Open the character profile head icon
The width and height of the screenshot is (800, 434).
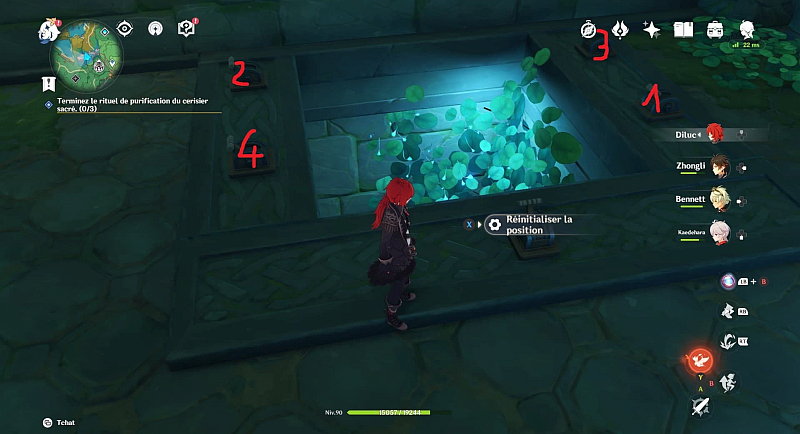click(x=748, y=30)
